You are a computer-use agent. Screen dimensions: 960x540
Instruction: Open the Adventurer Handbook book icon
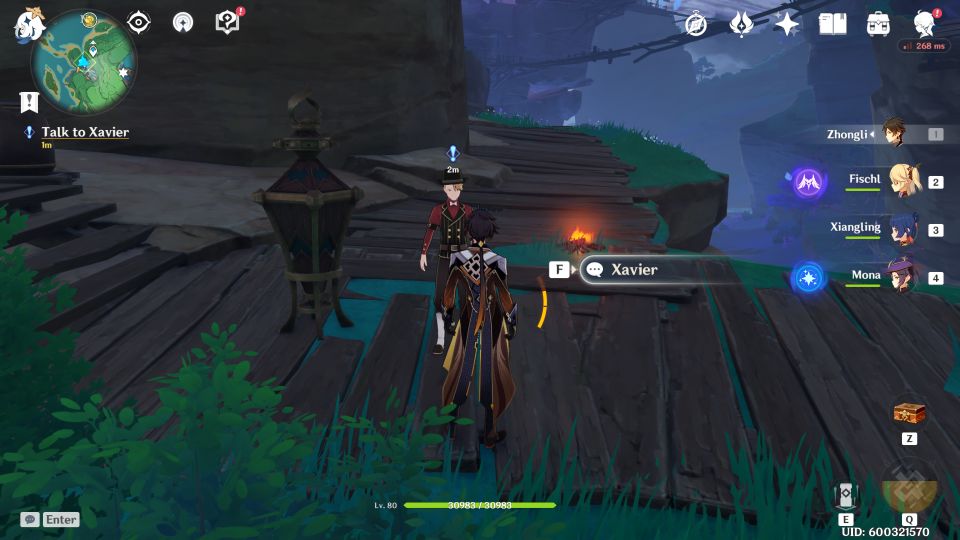(832, 24)
